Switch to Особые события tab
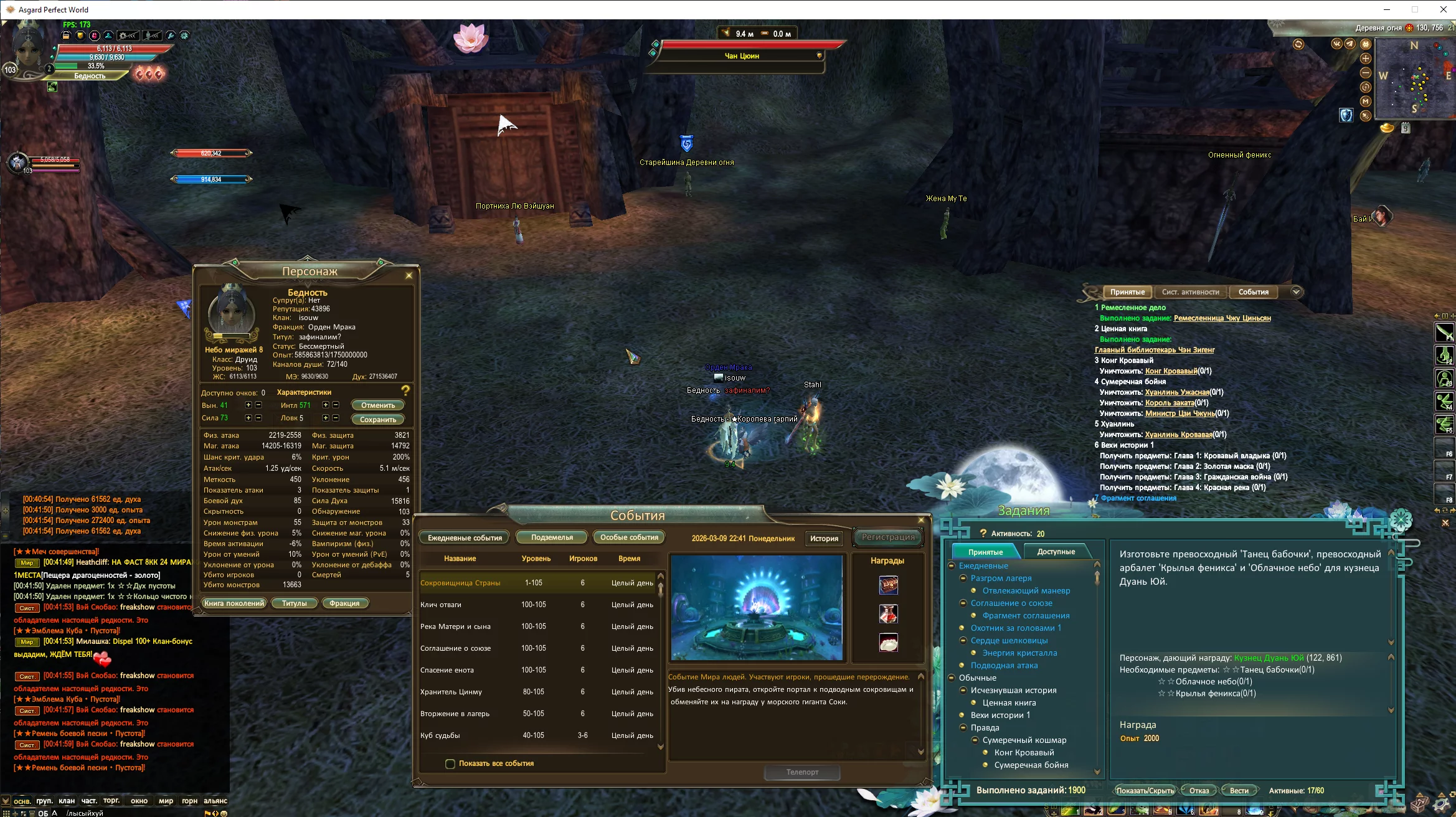Viewport: 1456px width, 817px height. pyautogui.click(x=629, y=537)
